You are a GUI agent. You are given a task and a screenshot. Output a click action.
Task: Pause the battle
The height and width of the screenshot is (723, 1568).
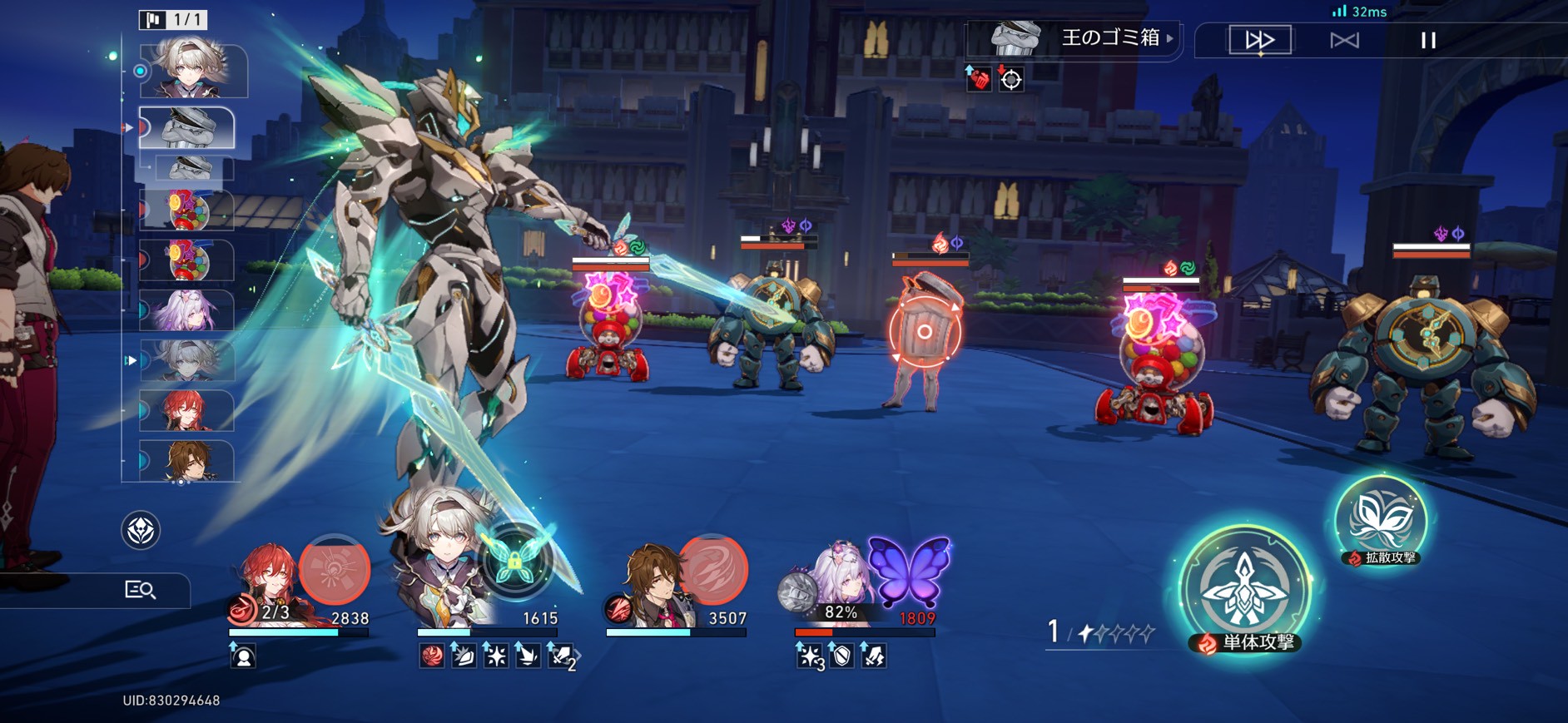tap(1428, 40)
